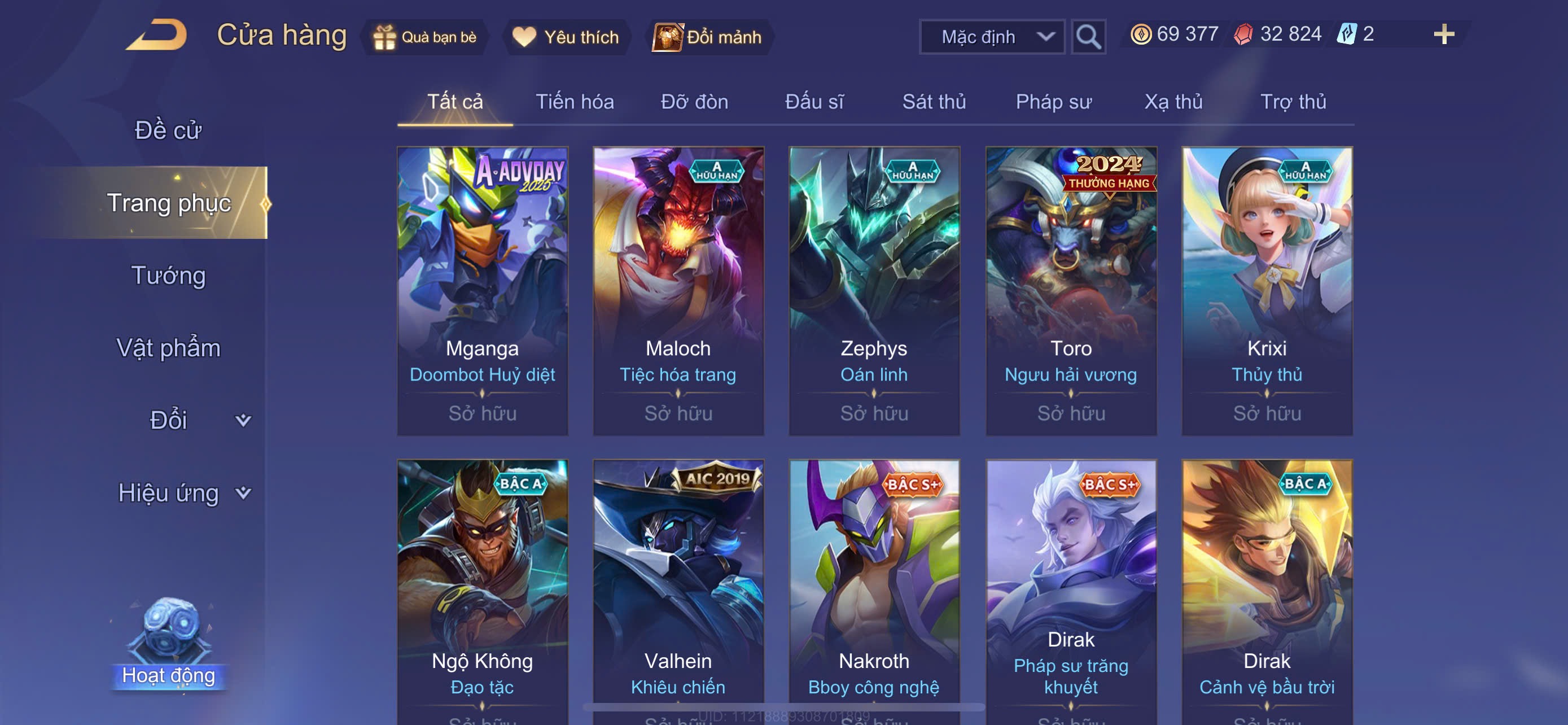Expand the Hiệu ứng submenu
The height and width of the screenshot is (725, 1568).
tap(183, 492)
